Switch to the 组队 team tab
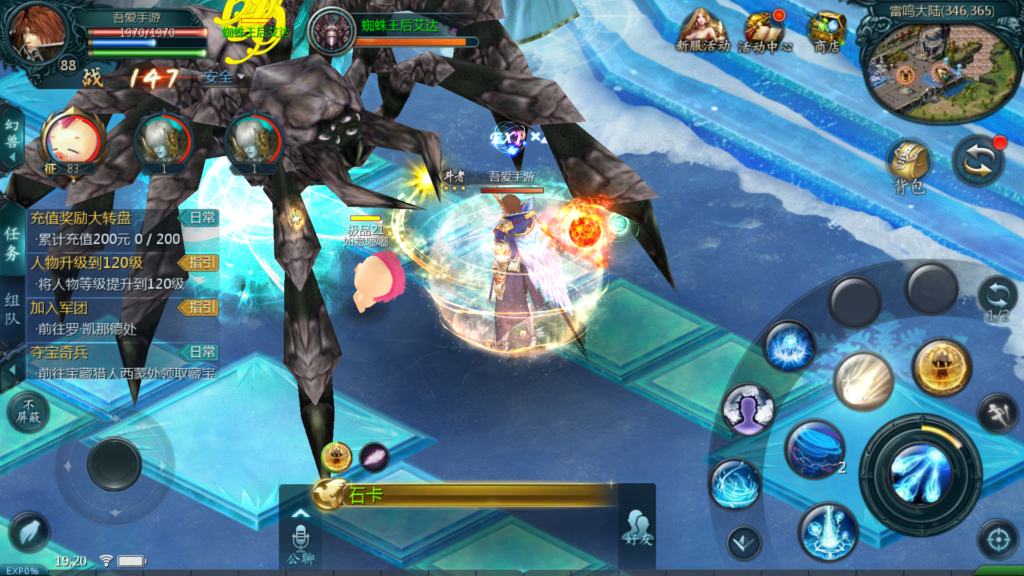Screen dimensions: 1024x576 point(12,311)
